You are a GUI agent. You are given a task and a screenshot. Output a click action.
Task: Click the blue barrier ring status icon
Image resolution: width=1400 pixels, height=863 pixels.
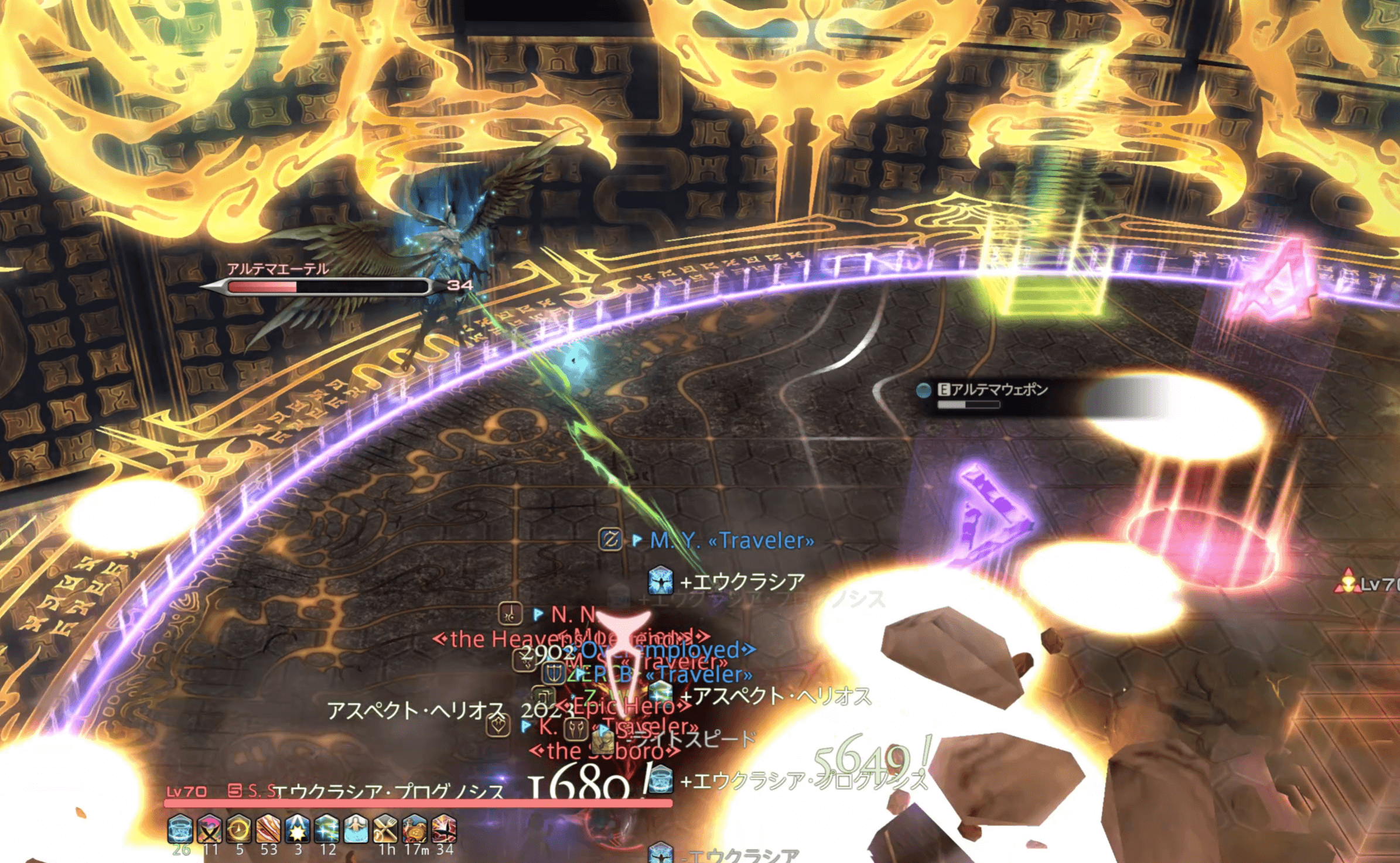180,828
